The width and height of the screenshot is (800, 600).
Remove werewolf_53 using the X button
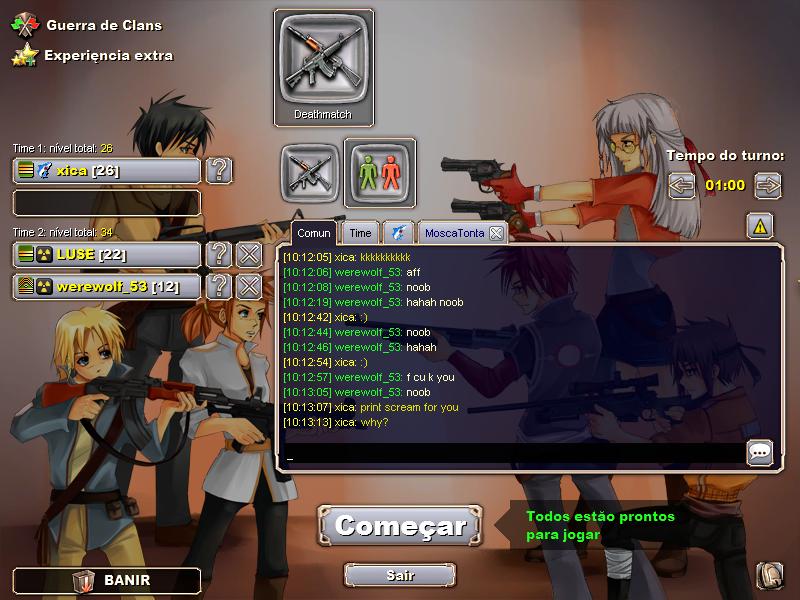[249, 287]
